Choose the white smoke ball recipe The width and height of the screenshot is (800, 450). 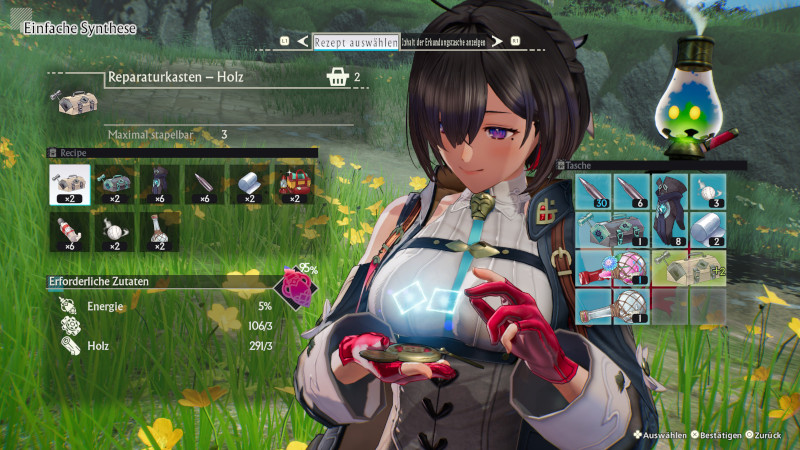point(113,231)
